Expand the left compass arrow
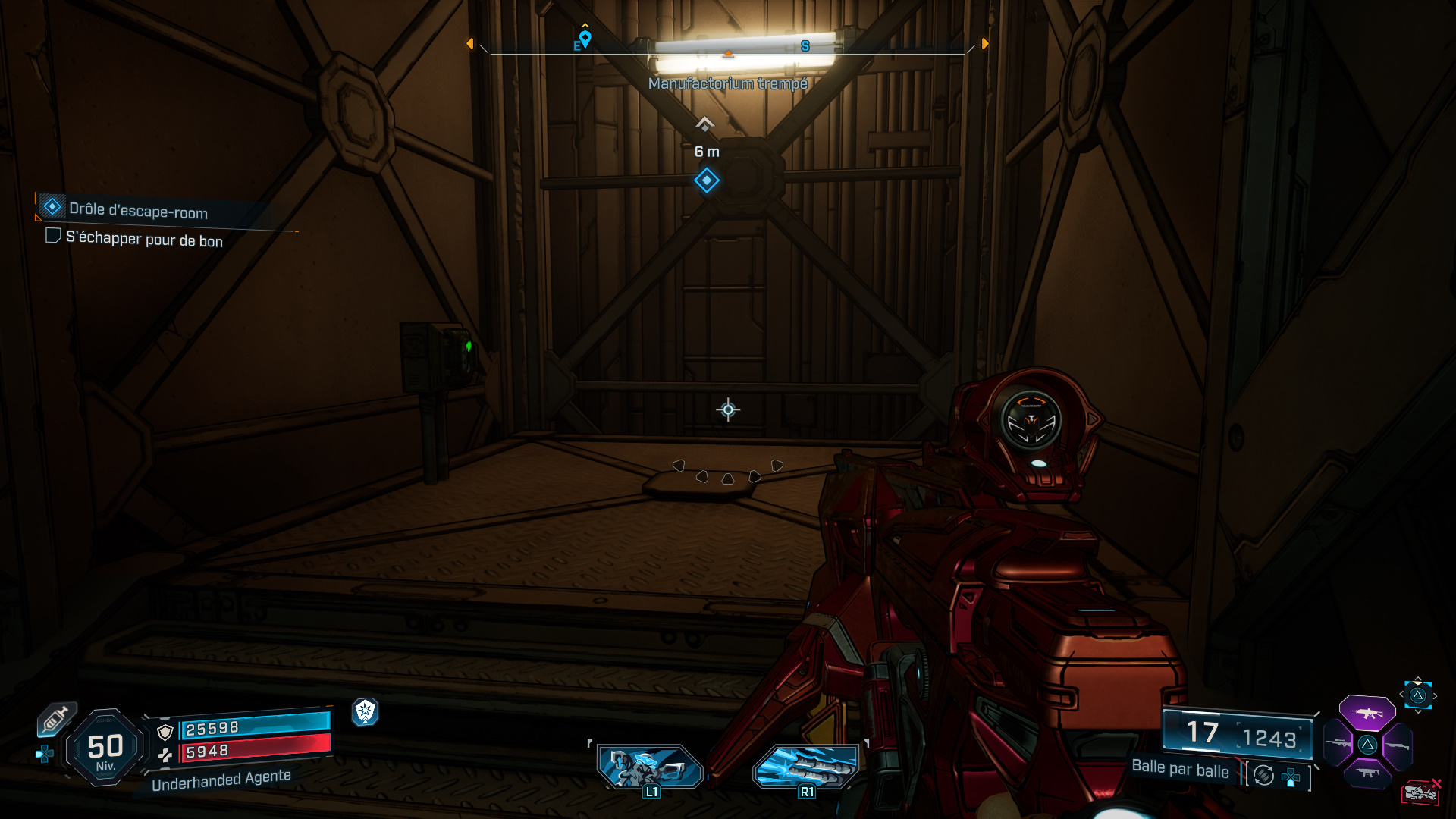1456x819 pixels. tap(471, 44)
